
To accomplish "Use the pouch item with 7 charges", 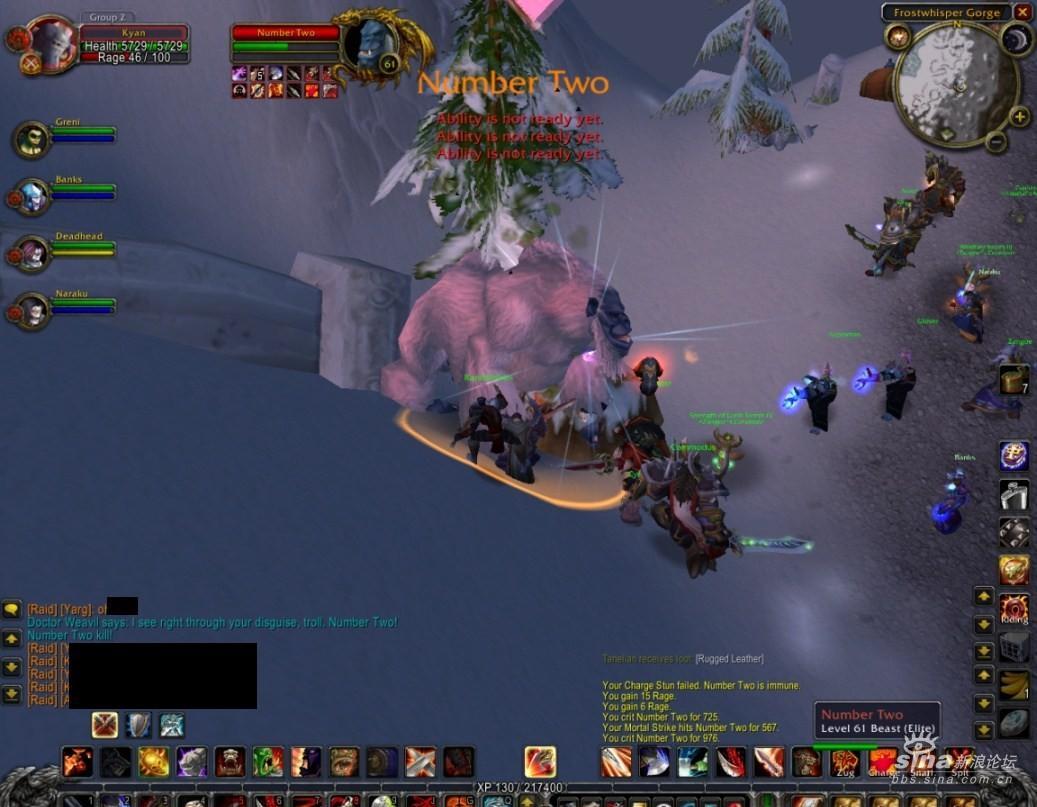I will (x=1014, y=379).
